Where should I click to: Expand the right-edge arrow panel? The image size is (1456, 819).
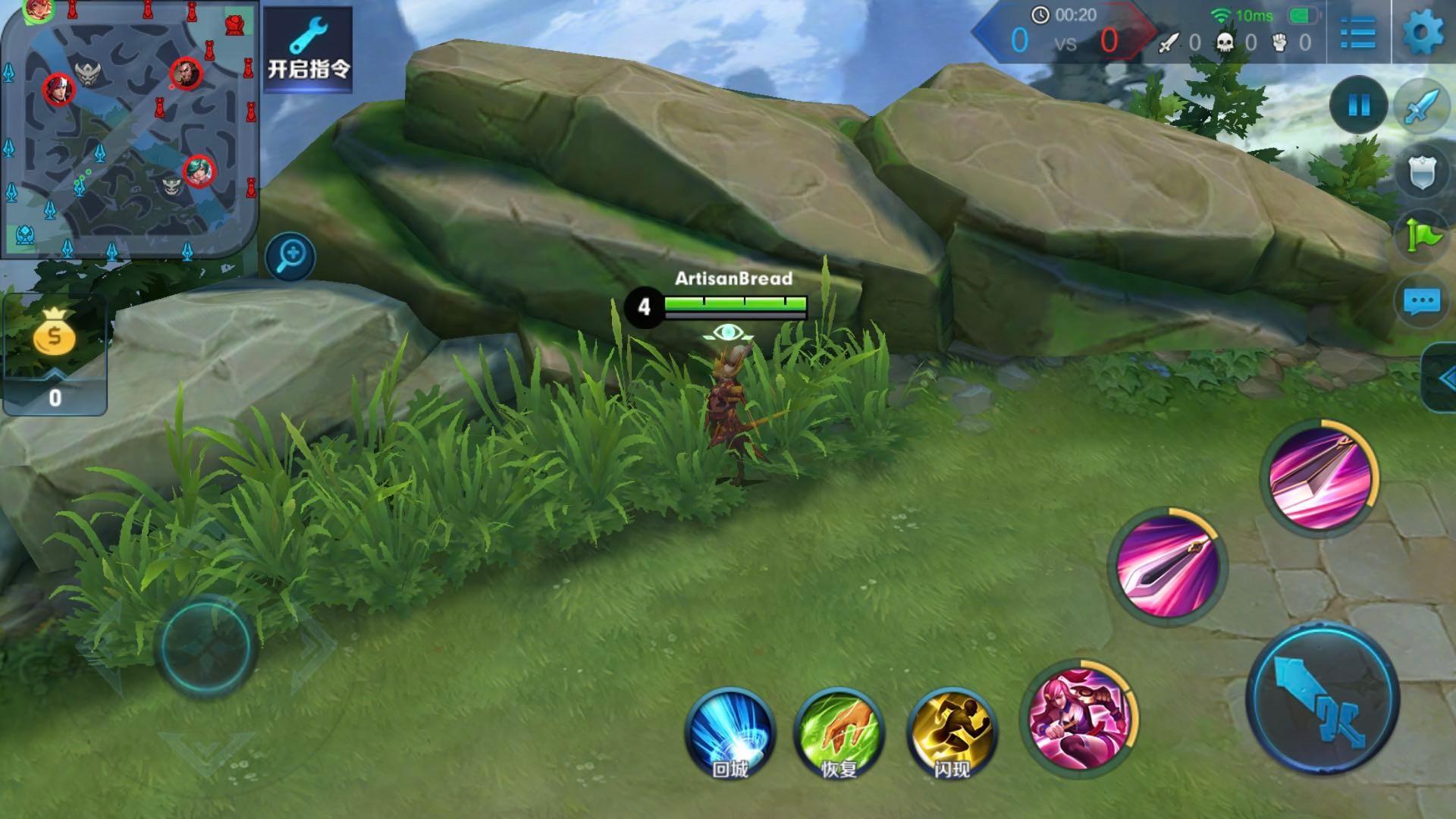(1441, 378)
